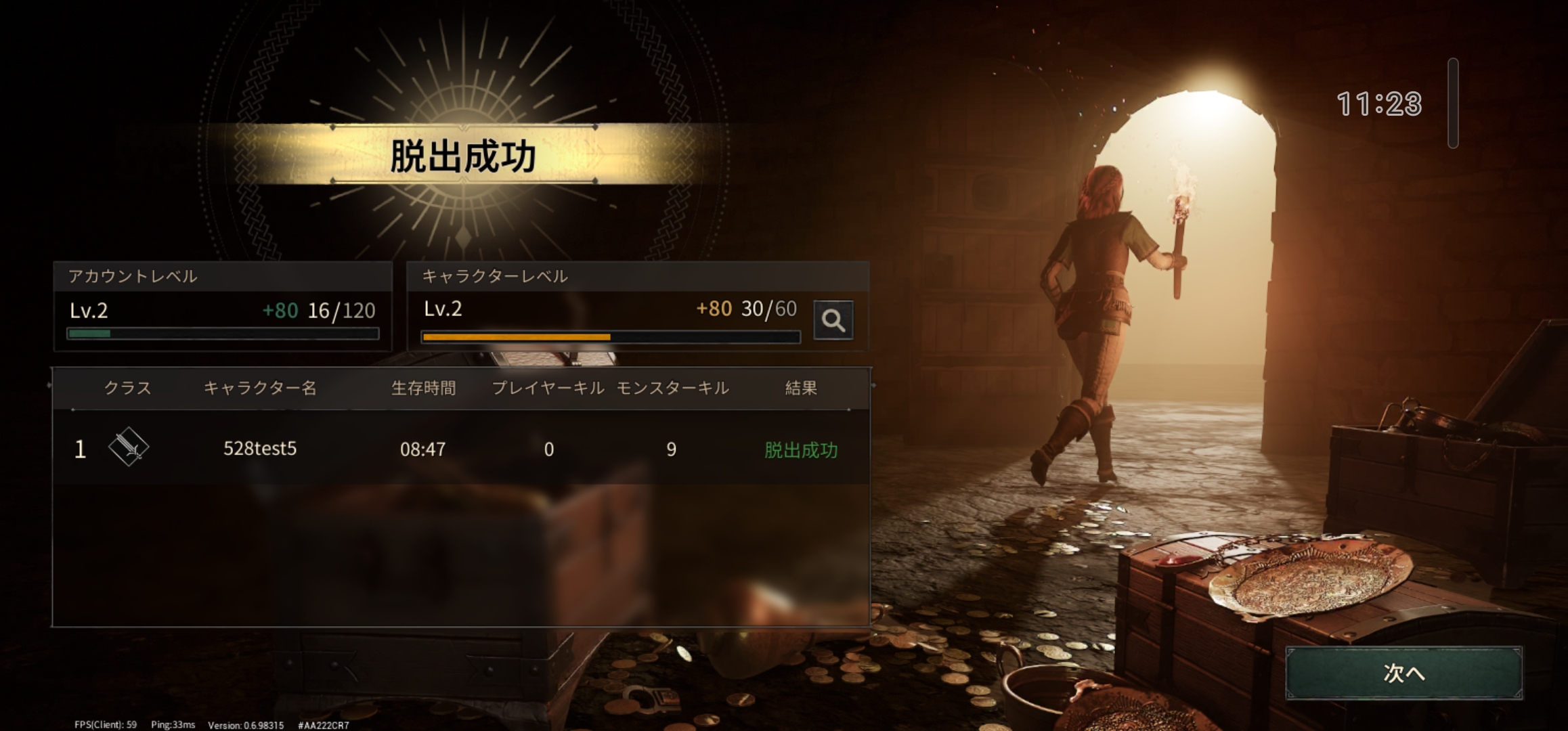Select the 生存時間 column header
This screenshot has width=1568, height=731.
coord(423,389)
